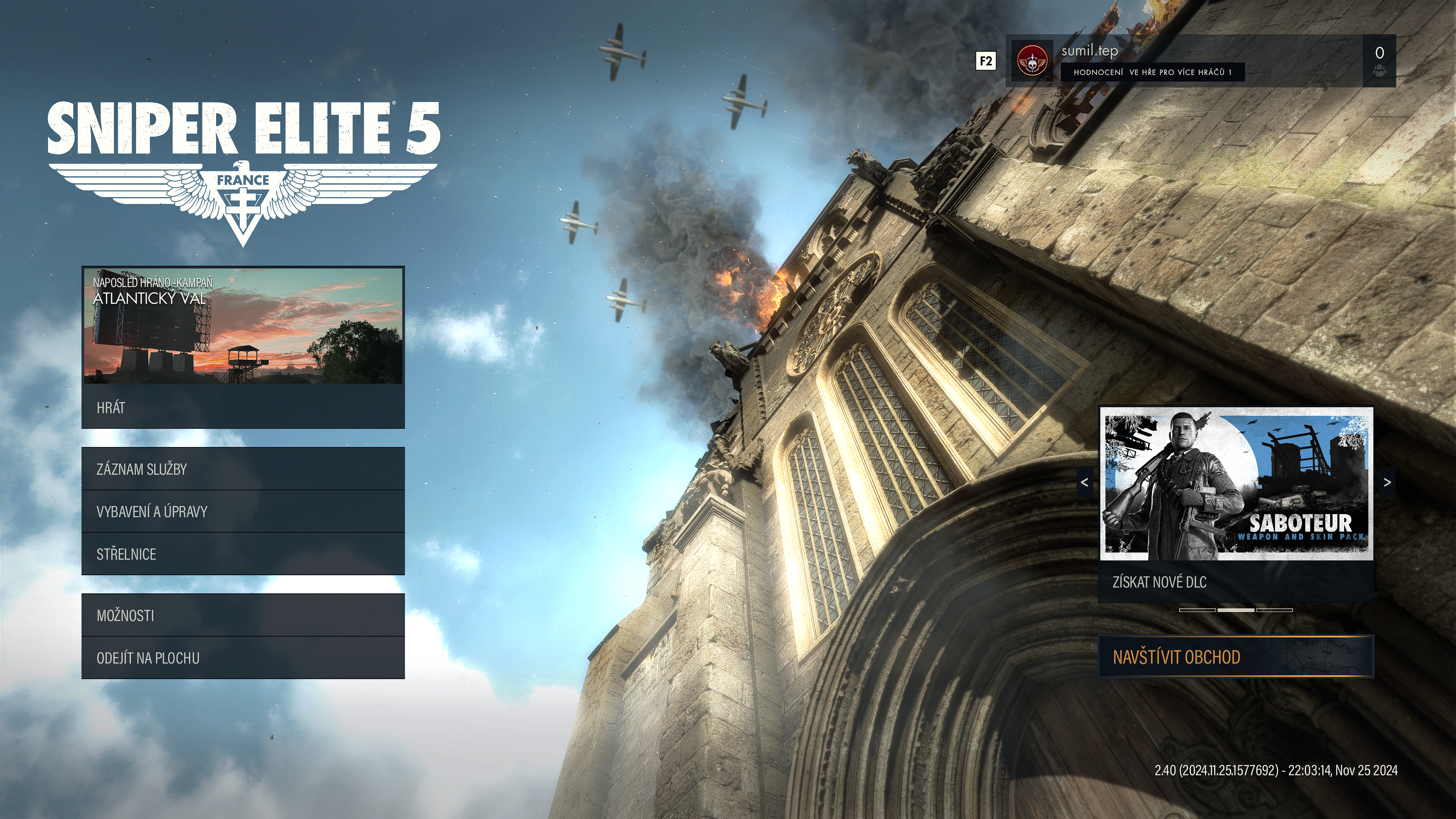1456x819 pixels.
Task: Enter the STŘELNICE shooting range
Action: [243, 554]
